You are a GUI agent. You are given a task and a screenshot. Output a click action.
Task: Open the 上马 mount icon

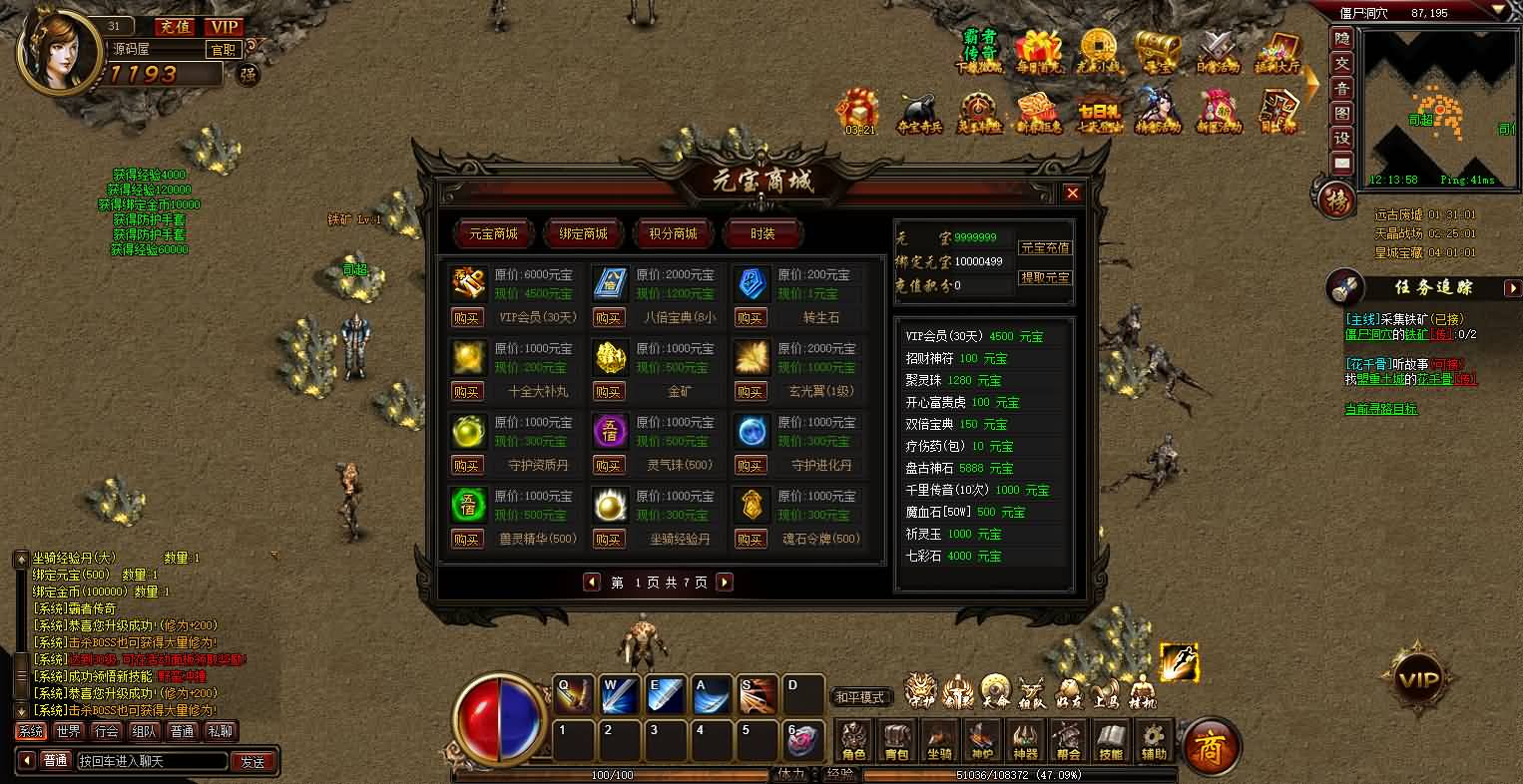1104,691
